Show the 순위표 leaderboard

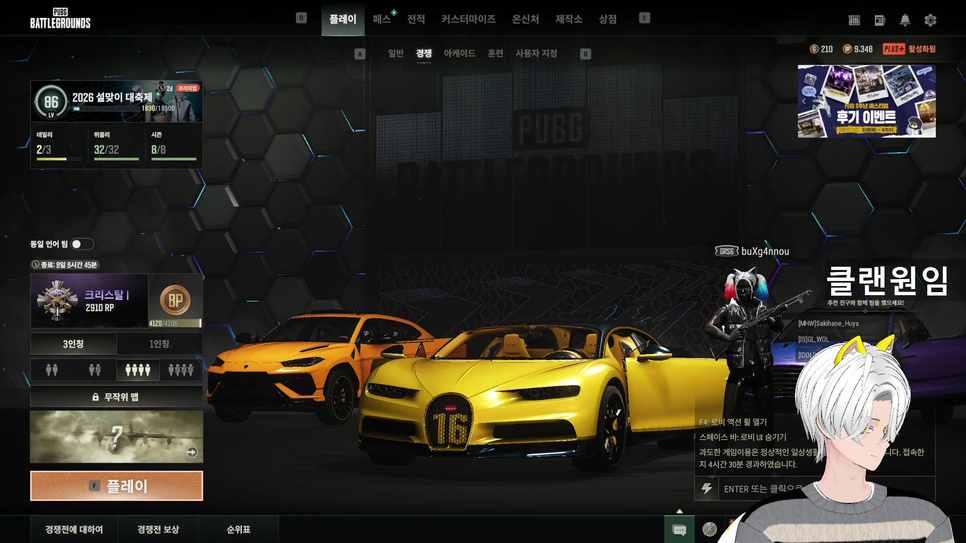point(238,529)
